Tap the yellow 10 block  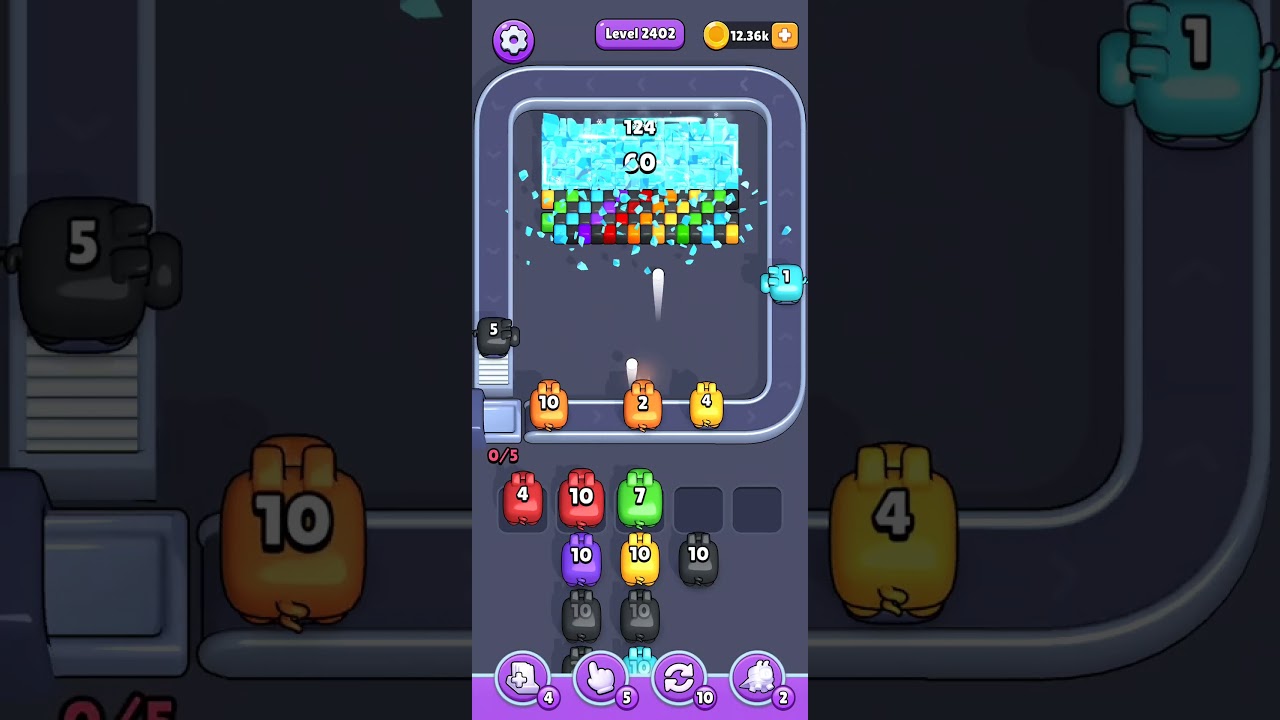(640, 556)
